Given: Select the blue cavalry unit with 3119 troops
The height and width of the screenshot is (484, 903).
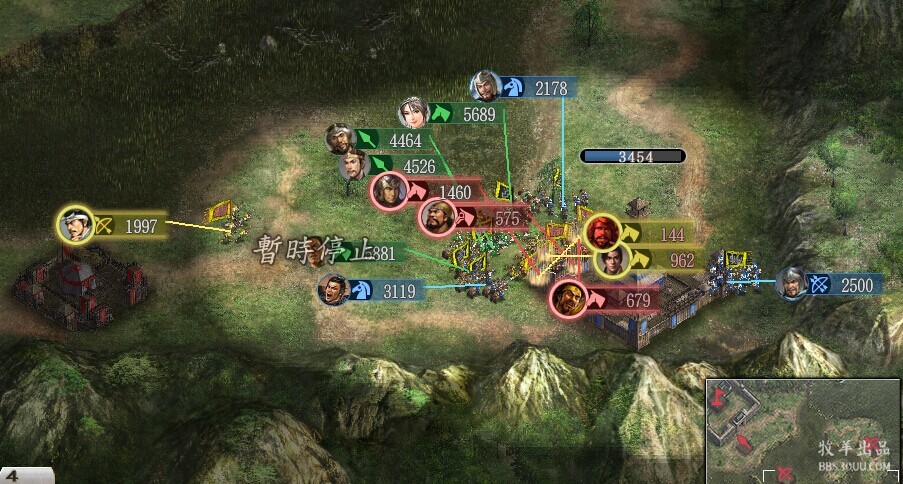Looking at the screenshot, I should tap(334, 290).
